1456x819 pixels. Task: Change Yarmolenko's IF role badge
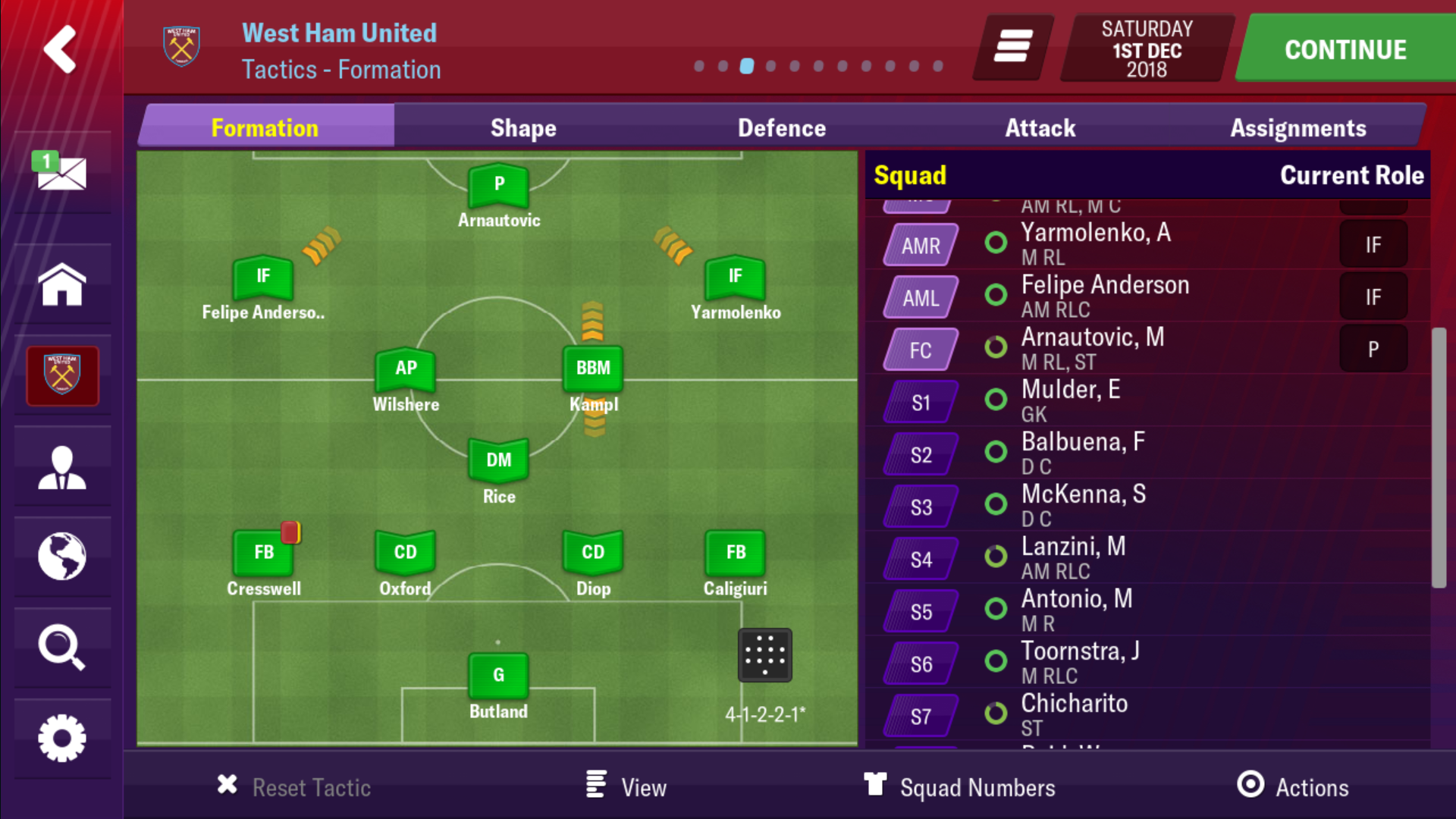[x=1373, y=244]
